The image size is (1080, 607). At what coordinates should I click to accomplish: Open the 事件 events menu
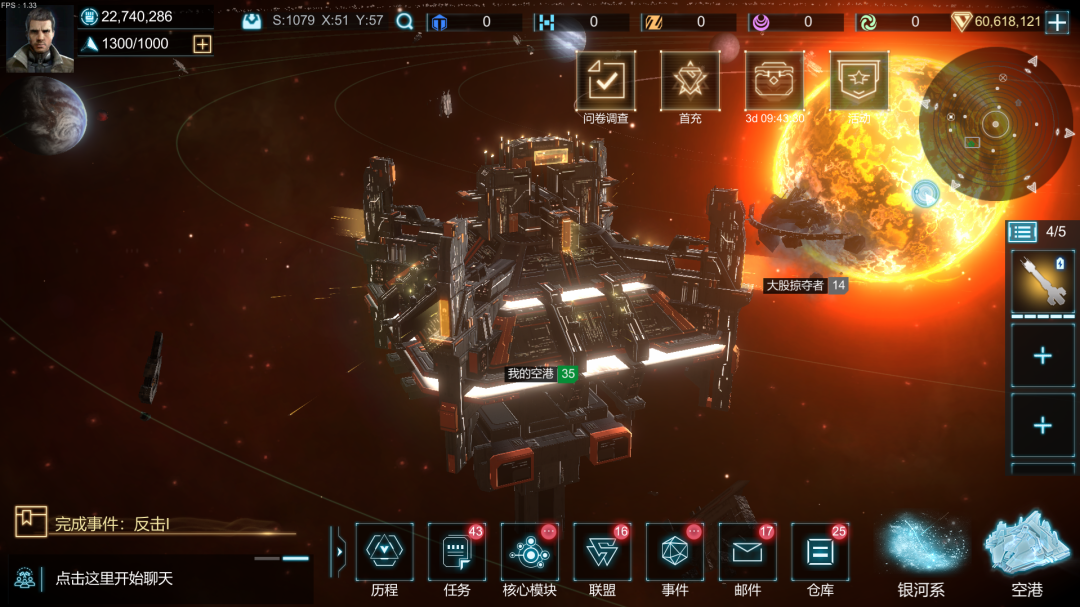coord(675,553)
